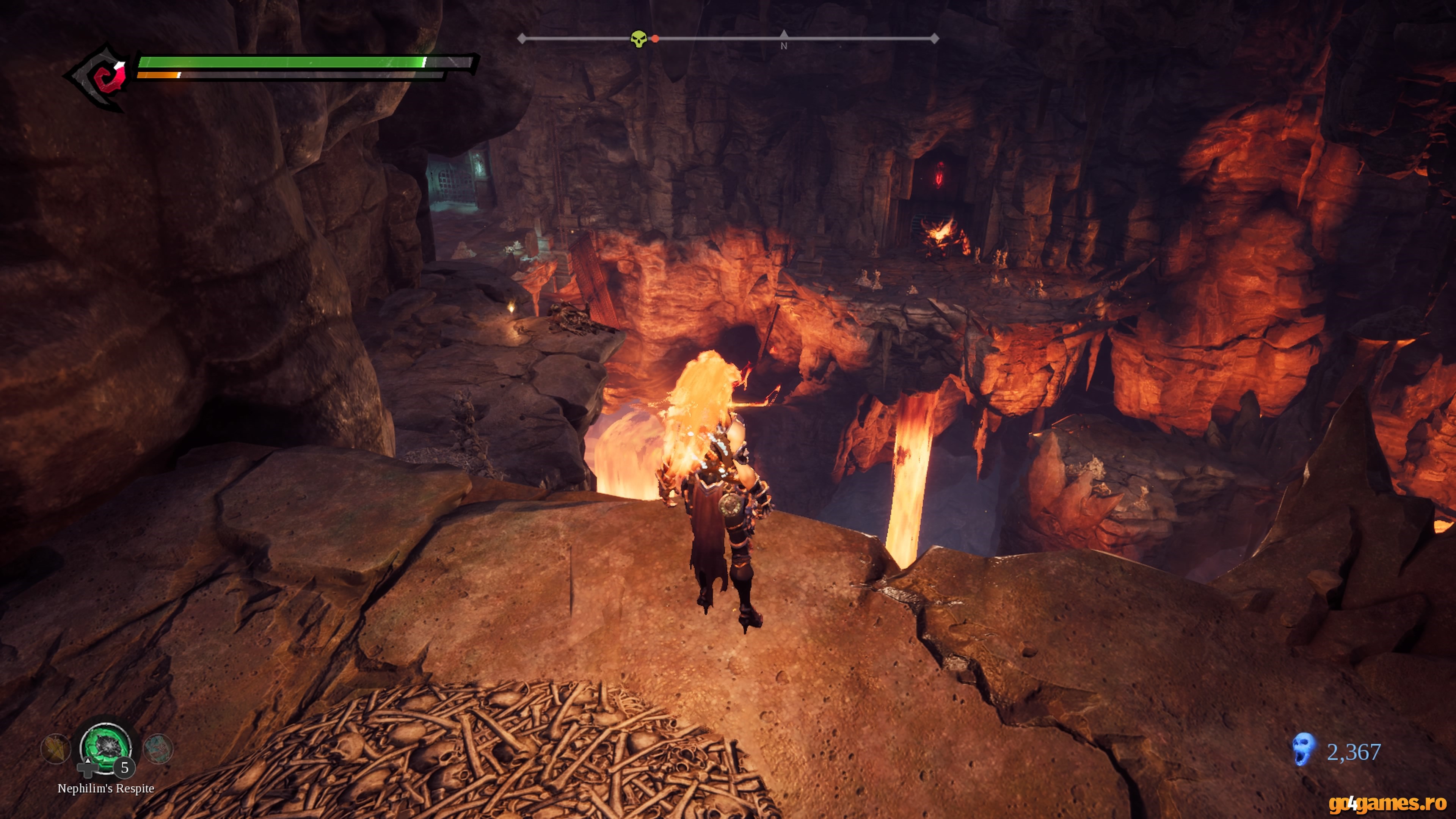This screenshot has height=819, width=1456.
Task: Click the red dot on the compass
Action: point(655,39)
